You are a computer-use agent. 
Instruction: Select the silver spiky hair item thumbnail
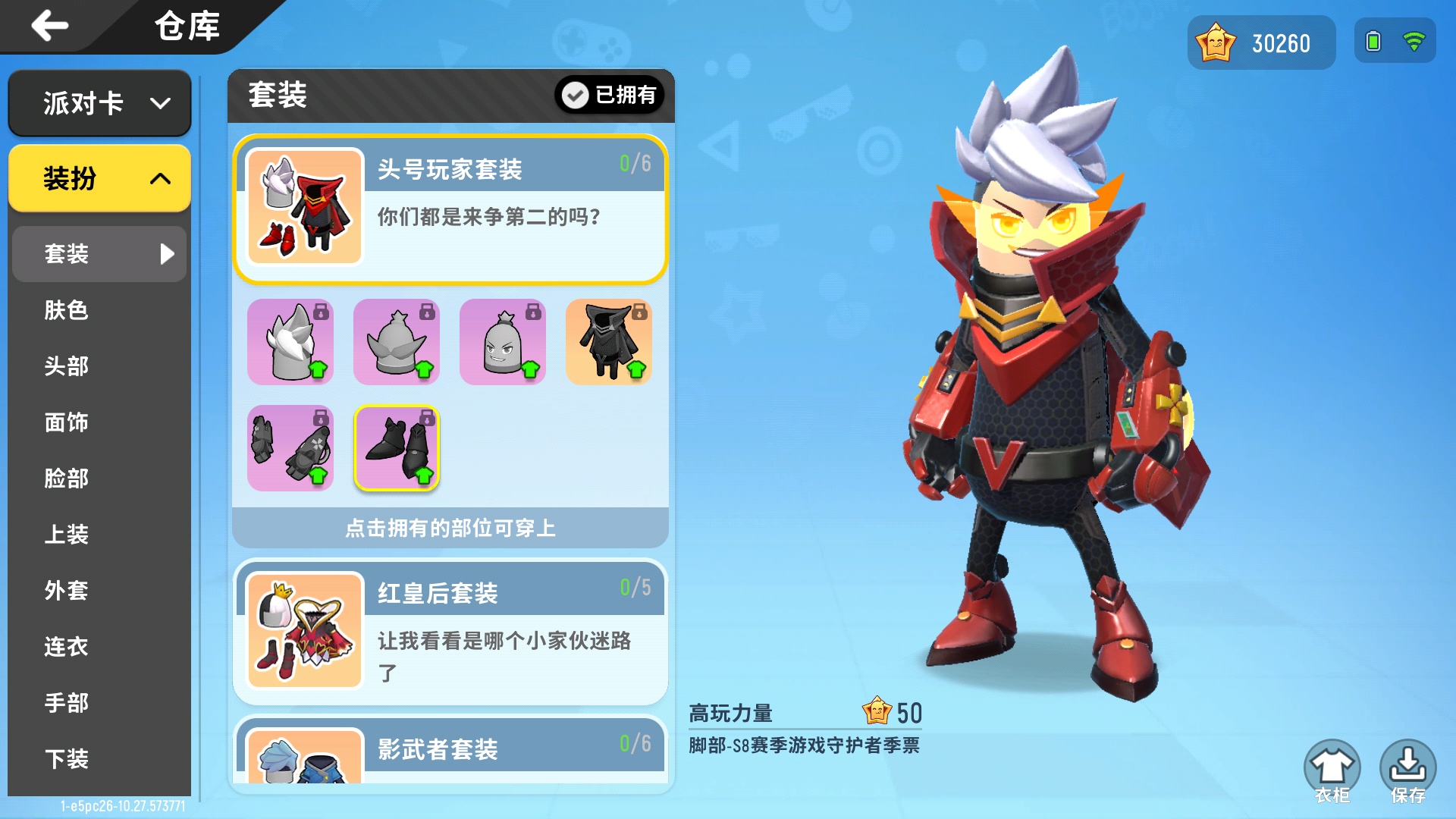tap(290, 341)
